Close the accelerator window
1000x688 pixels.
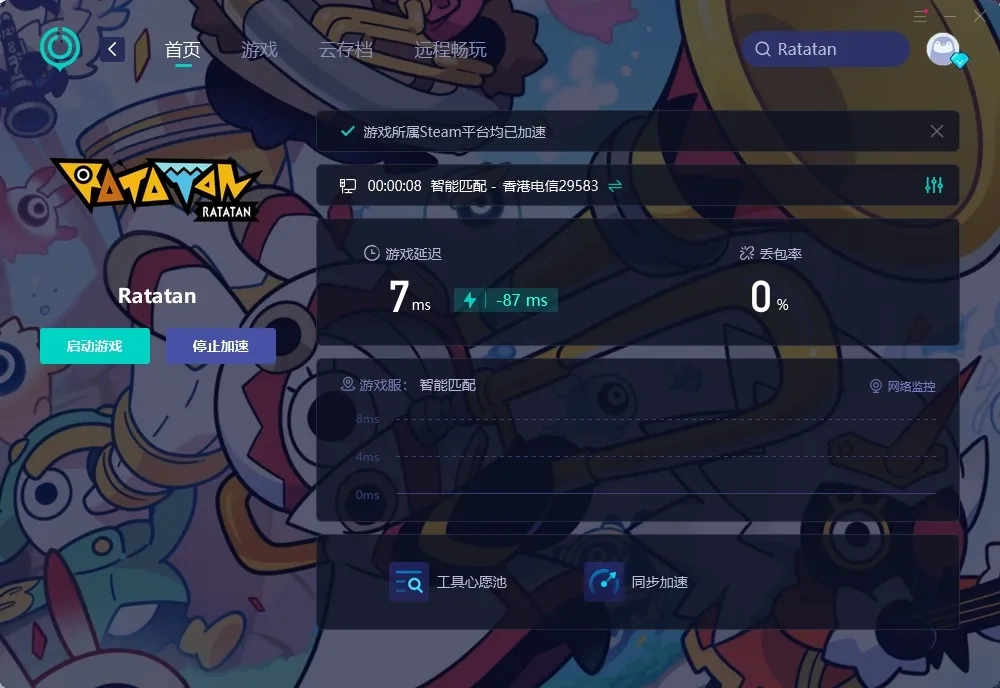pos(979,16)
